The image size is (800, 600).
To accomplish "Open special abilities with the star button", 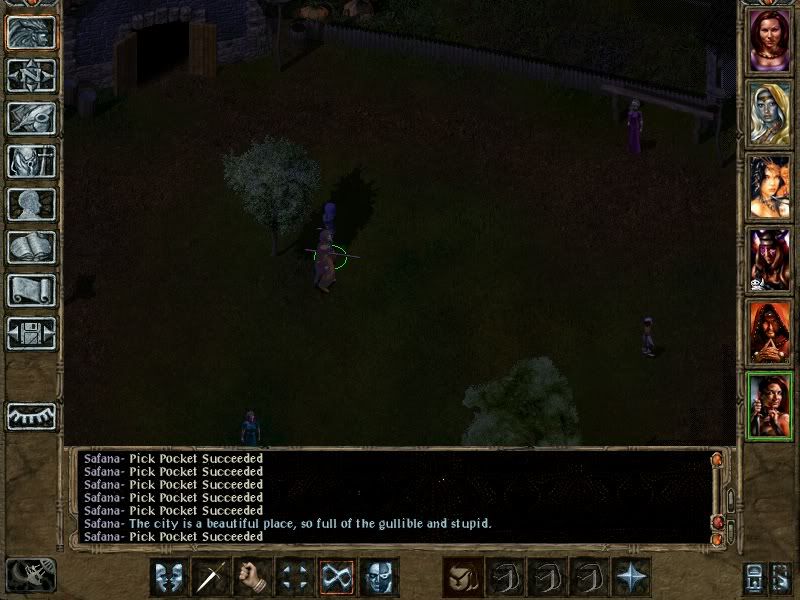I will click(631, 577).
